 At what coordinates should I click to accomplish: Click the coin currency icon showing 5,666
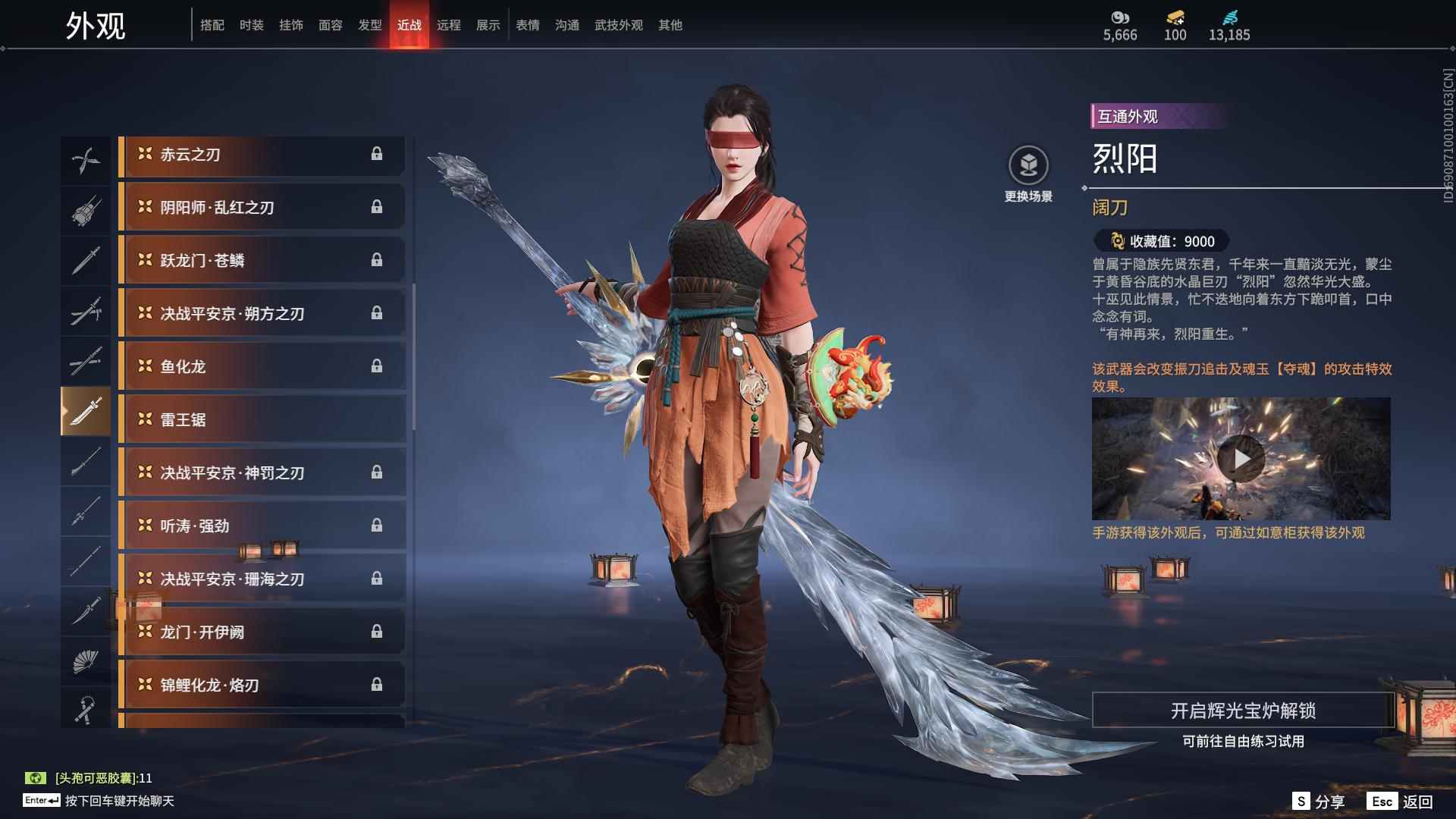(x=1121, y=18)
